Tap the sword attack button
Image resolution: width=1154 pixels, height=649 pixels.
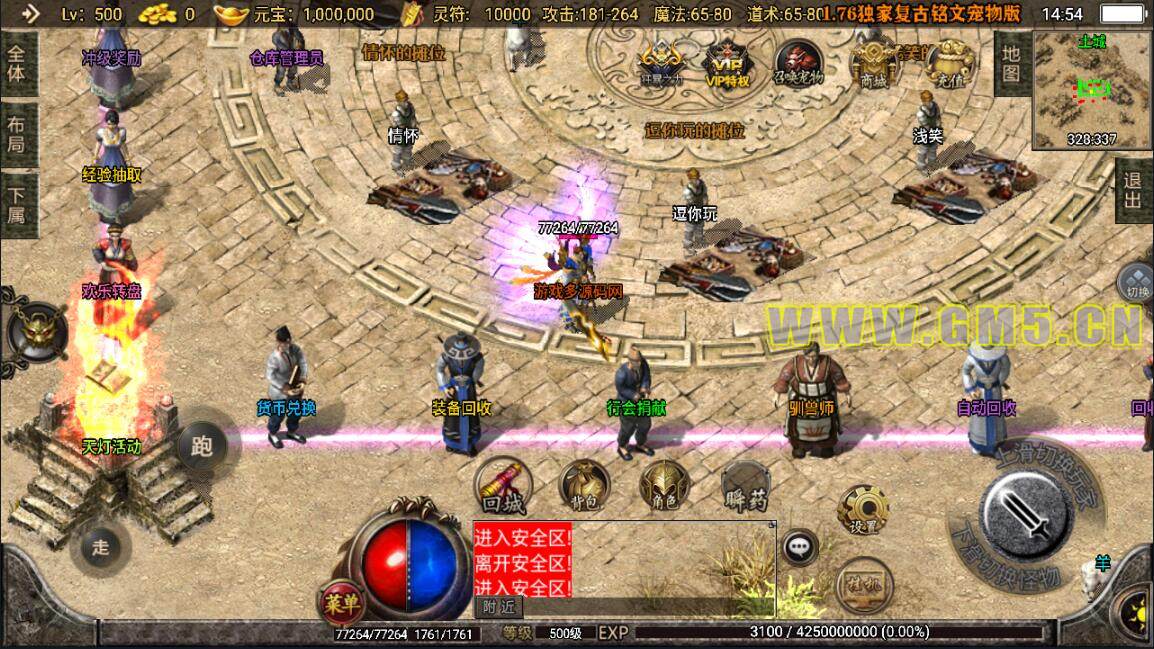[1027, 517]
